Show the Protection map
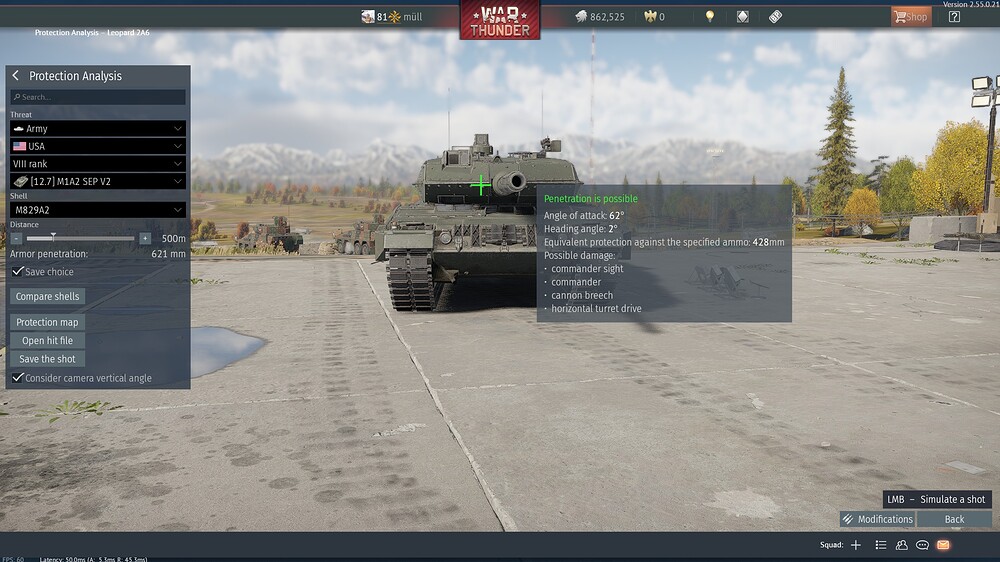Viewport: 1000px width, 562px height. 47,322
